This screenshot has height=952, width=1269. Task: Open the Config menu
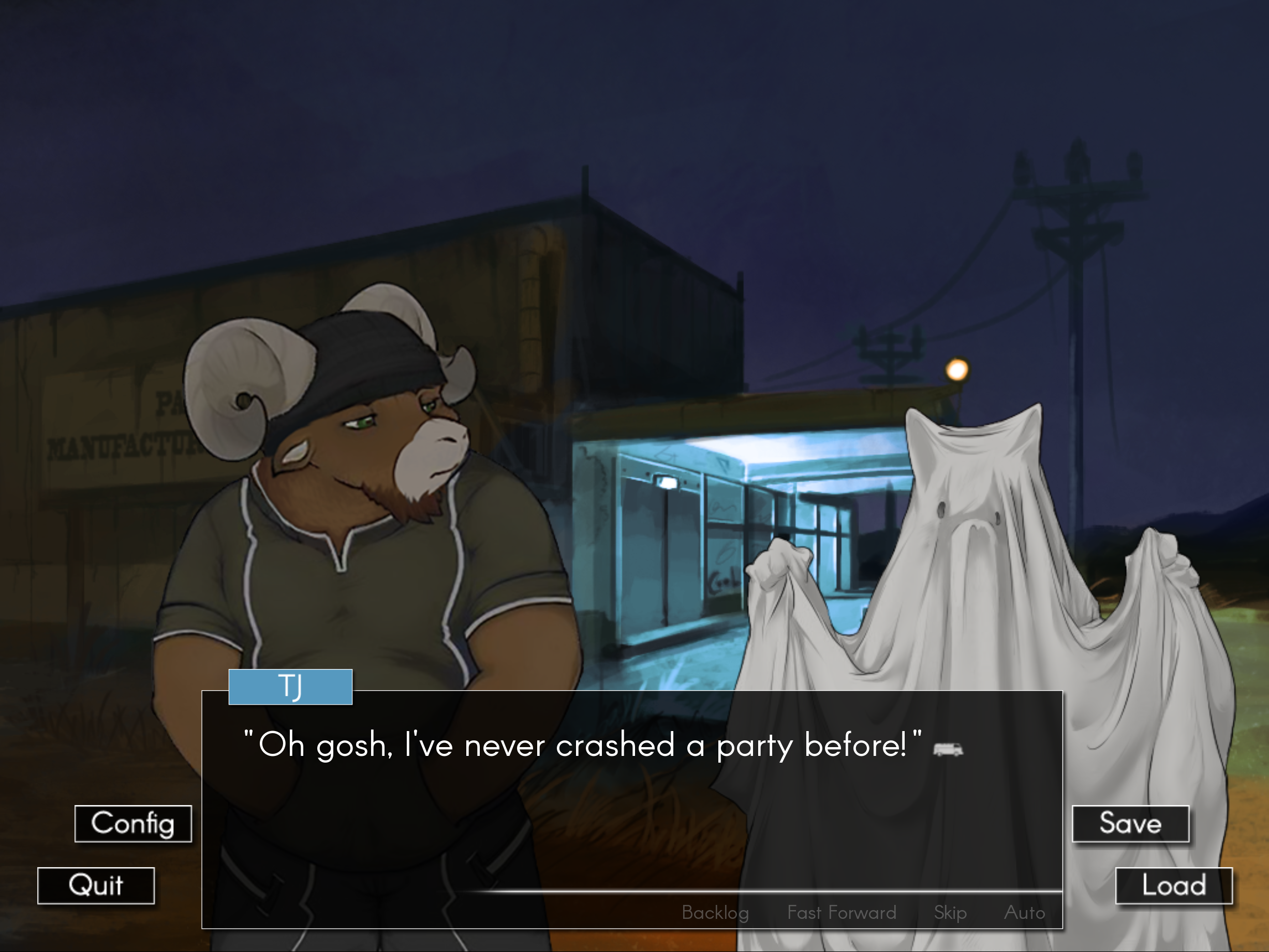tap(132, 824)
